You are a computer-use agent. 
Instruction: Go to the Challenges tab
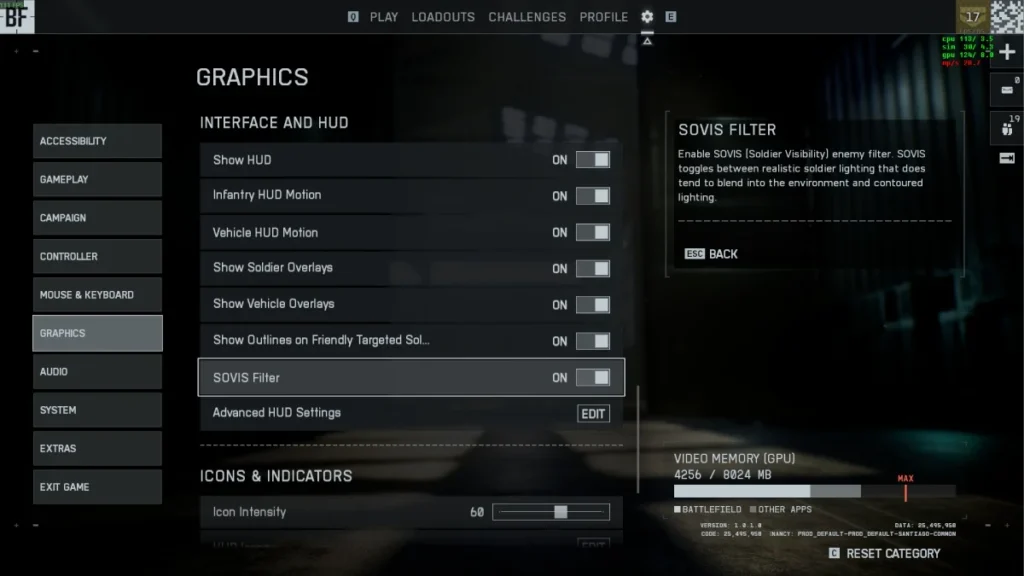(x=527, y=17)
